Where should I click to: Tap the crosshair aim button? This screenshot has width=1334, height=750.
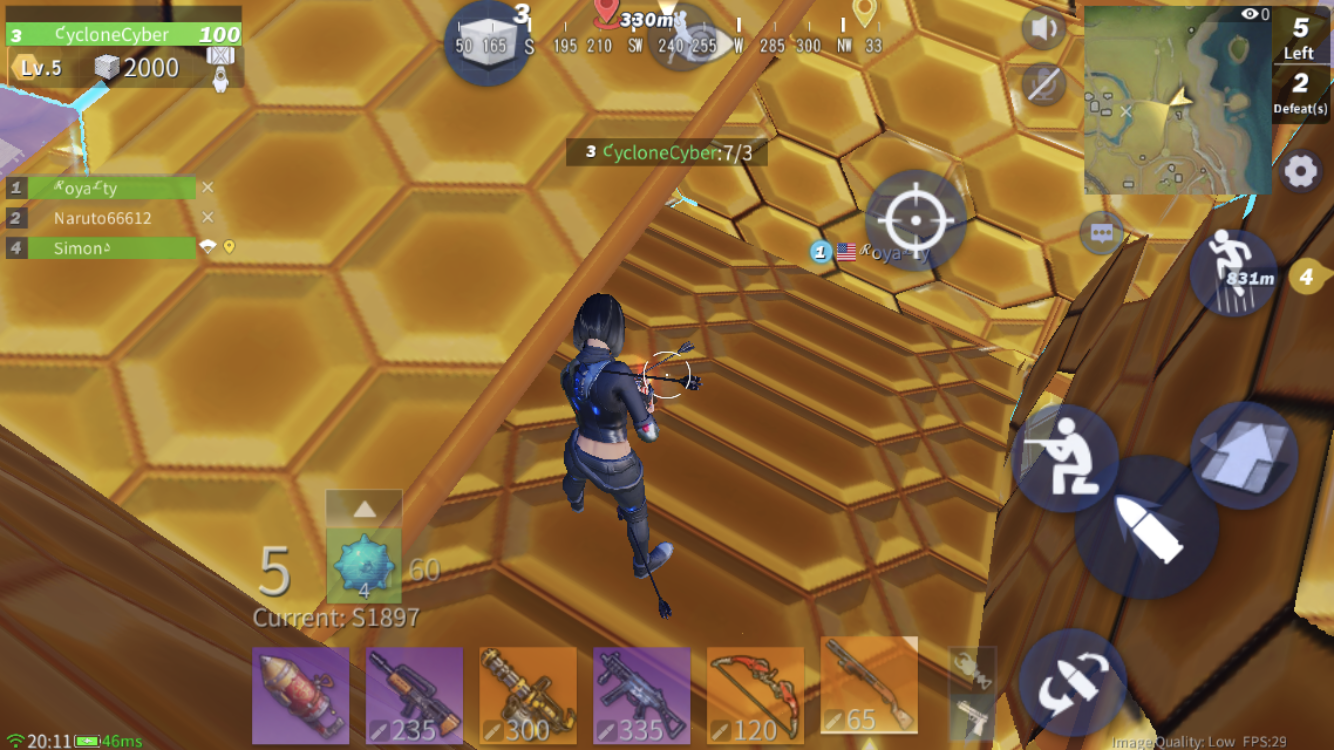(914, 221)
